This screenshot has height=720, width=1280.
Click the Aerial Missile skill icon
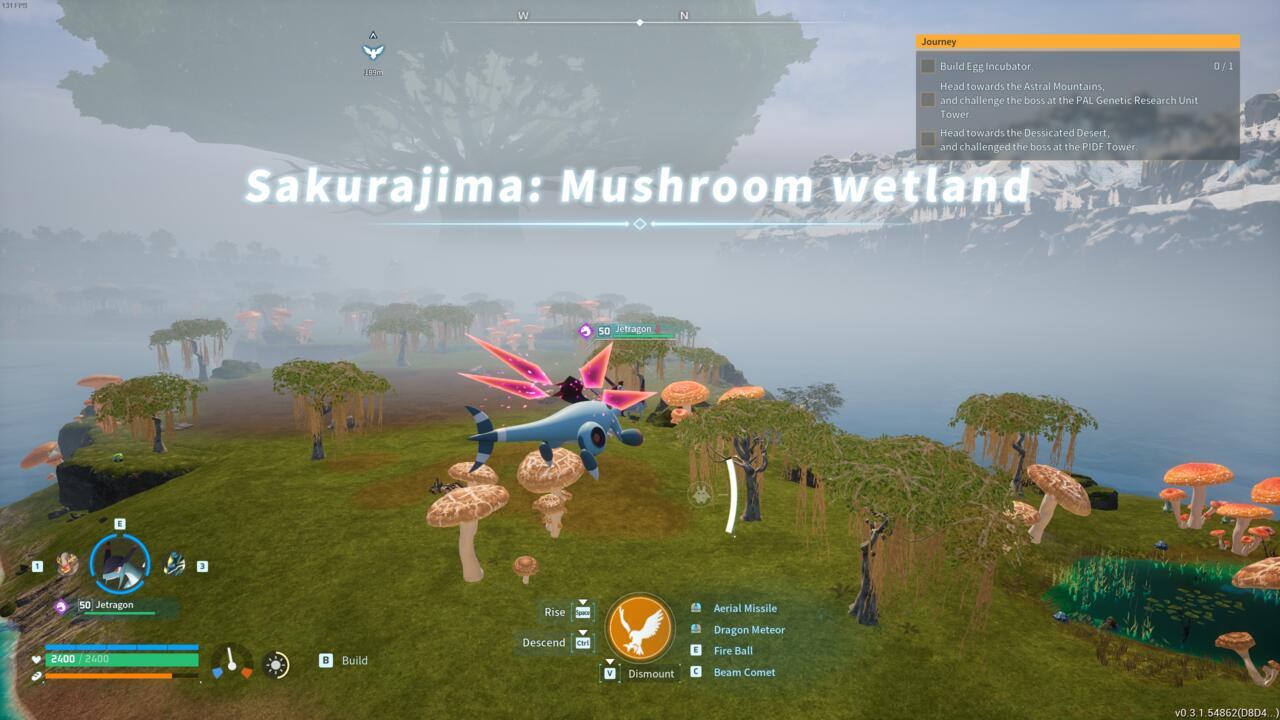pos(697,608)
